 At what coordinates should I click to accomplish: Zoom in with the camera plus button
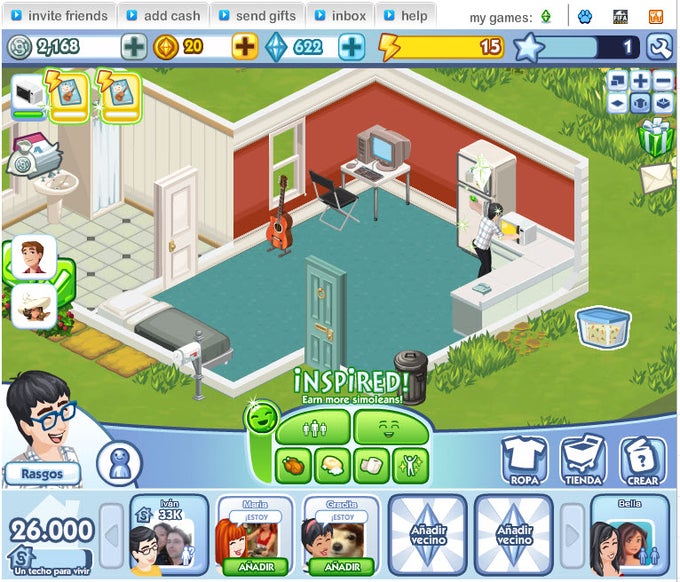[x=640, y=80]
